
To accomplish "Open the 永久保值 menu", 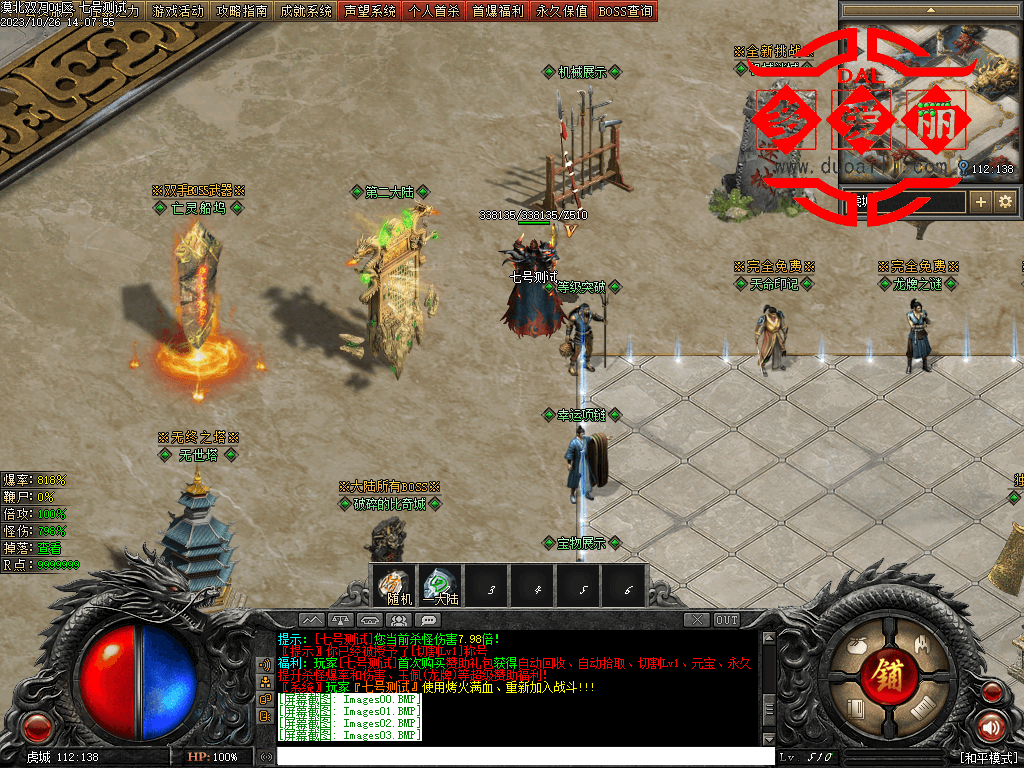I will click(562, 12).
